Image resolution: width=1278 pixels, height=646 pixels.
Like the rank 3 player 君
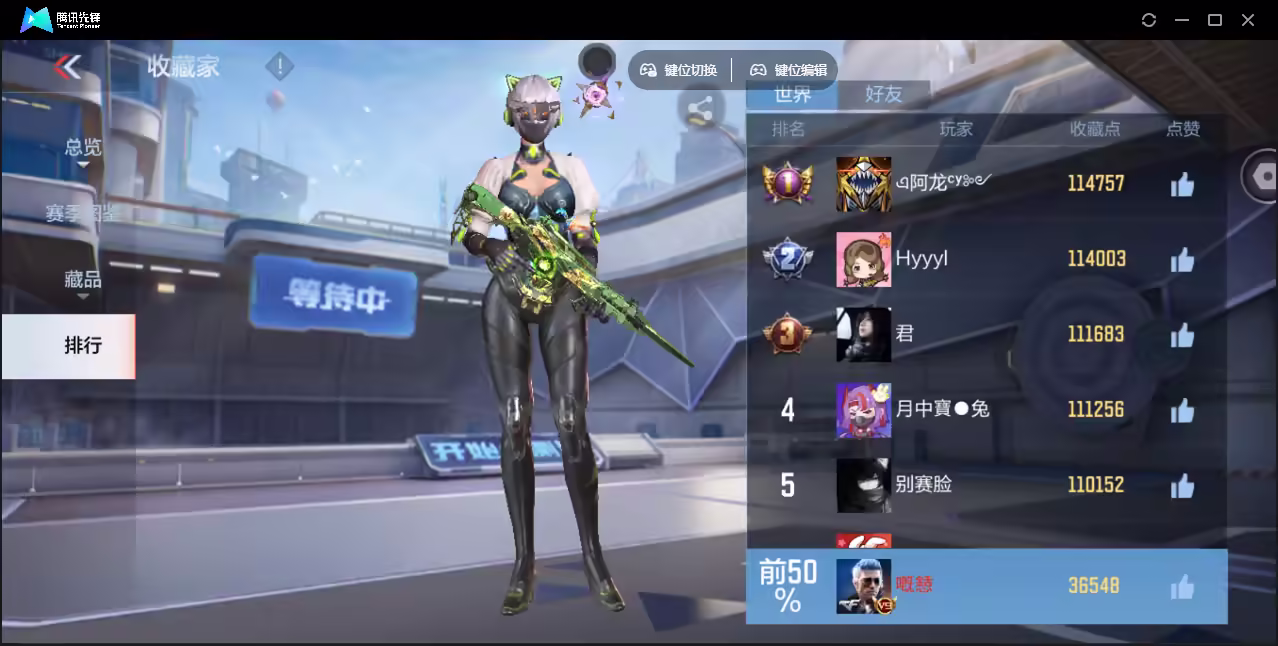1182,335
